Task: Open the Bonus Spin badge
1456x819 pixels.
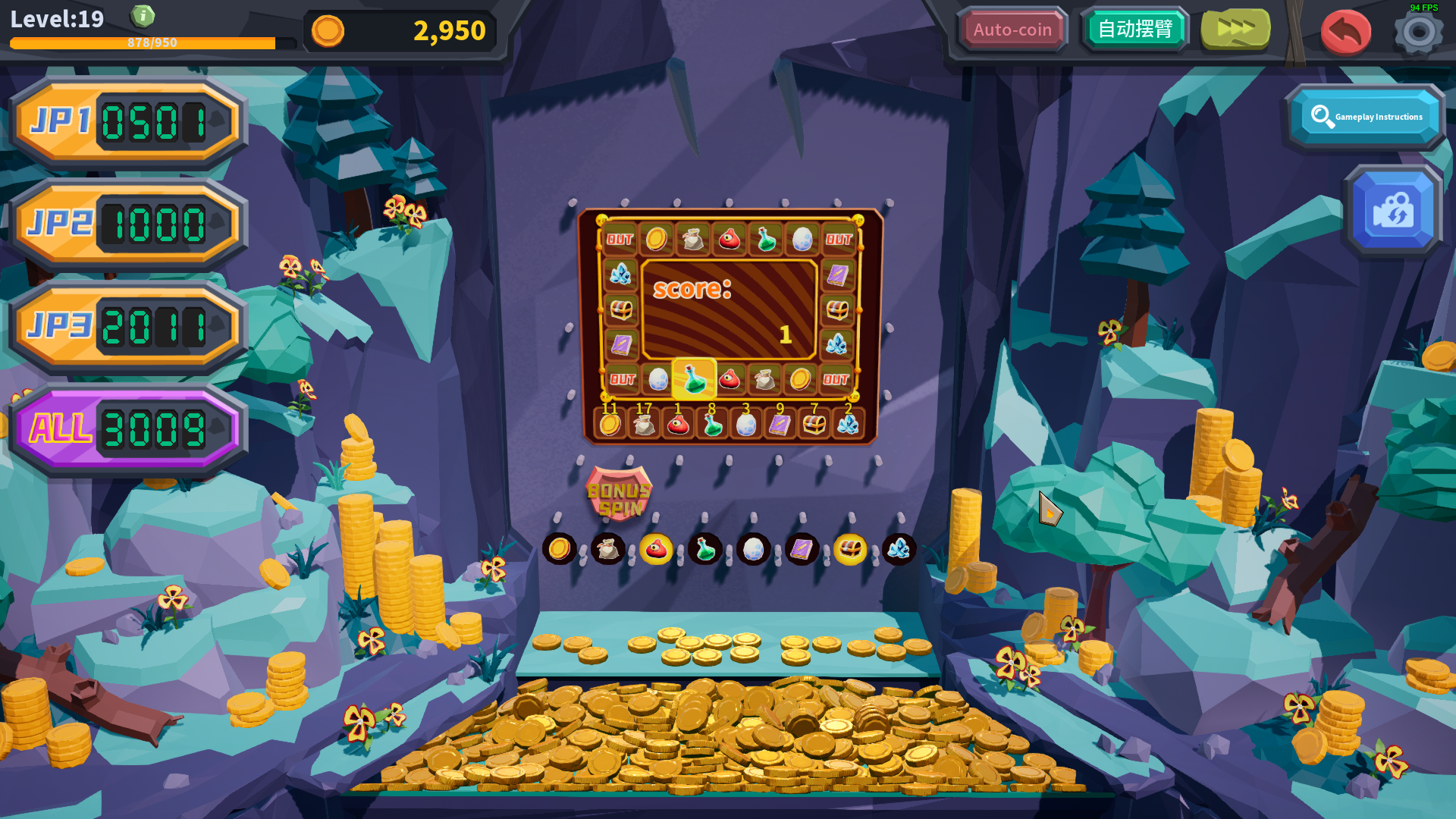Action: click(x=620, y=494)
